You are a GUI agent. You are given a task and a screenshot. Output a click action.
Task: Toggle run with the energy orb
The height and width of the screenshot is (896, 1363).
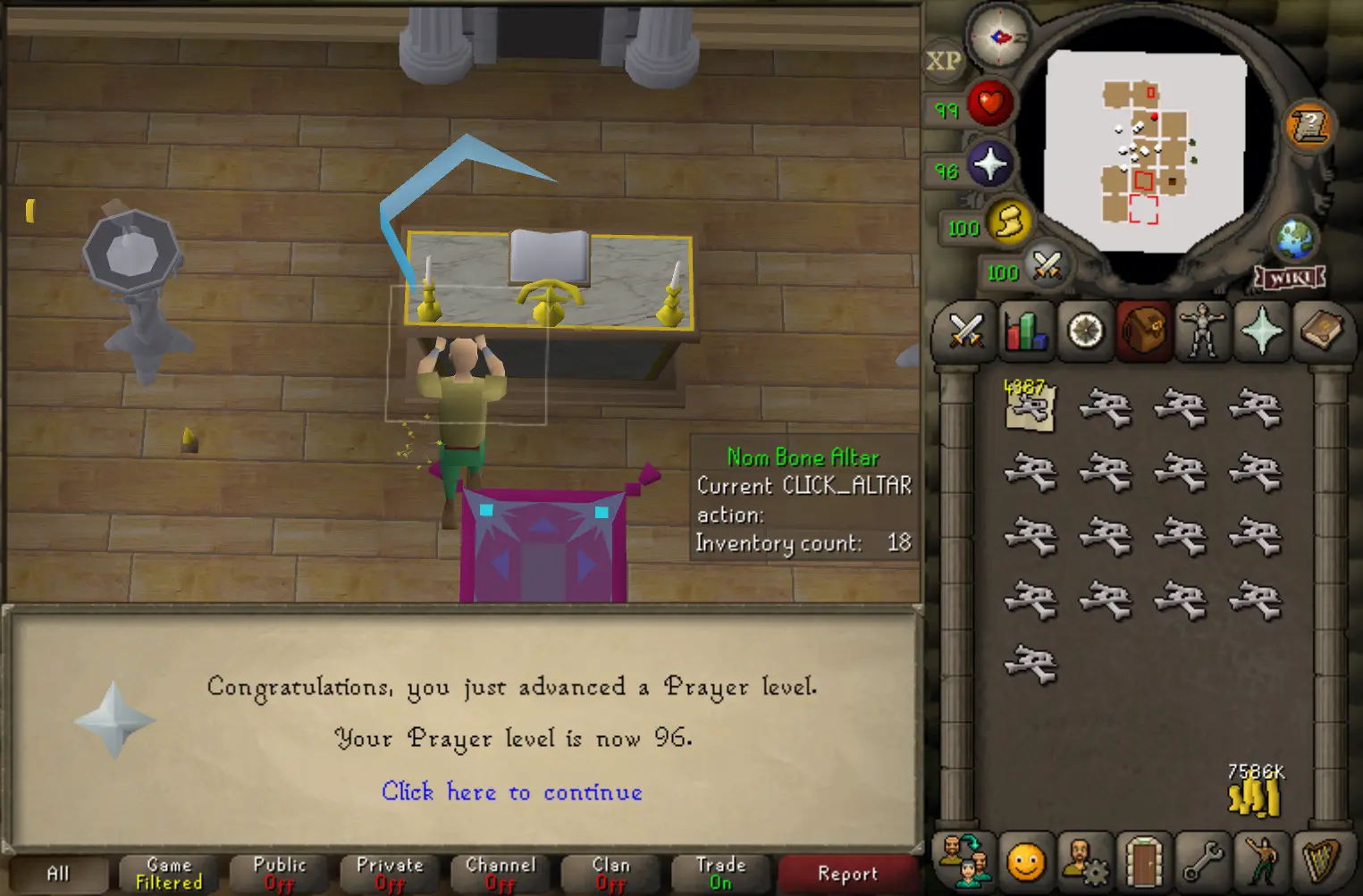(x=1009, y=222)
